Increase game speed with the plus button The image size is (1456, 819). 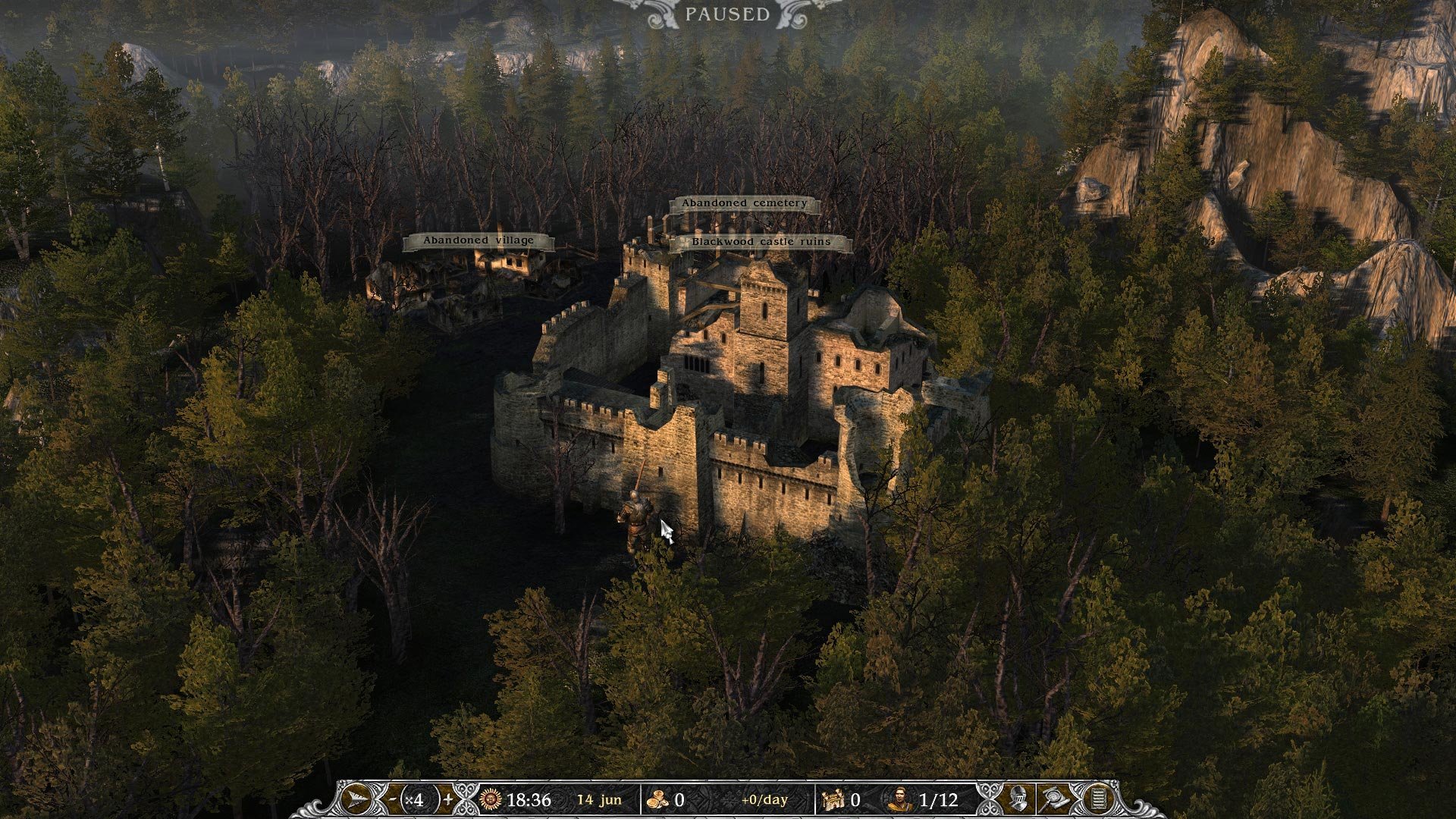click(448, 799)
